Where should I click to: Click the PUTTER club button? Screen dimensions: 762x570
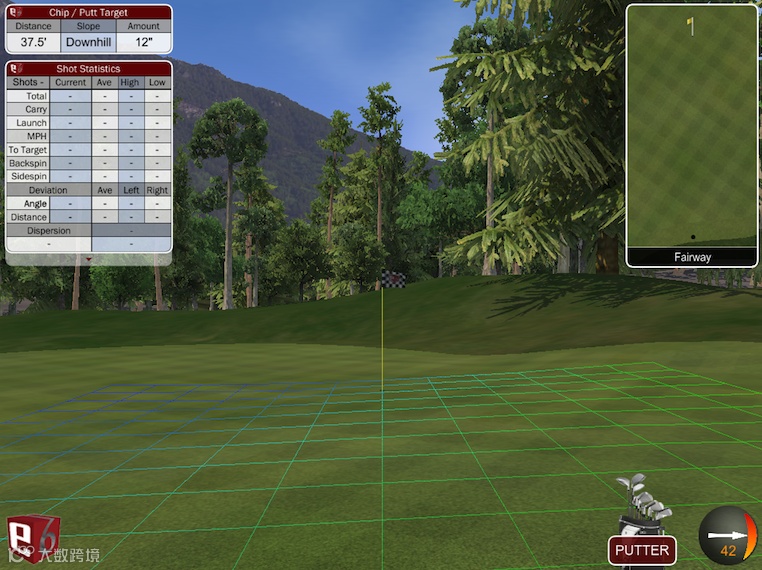tap(642, 550)
